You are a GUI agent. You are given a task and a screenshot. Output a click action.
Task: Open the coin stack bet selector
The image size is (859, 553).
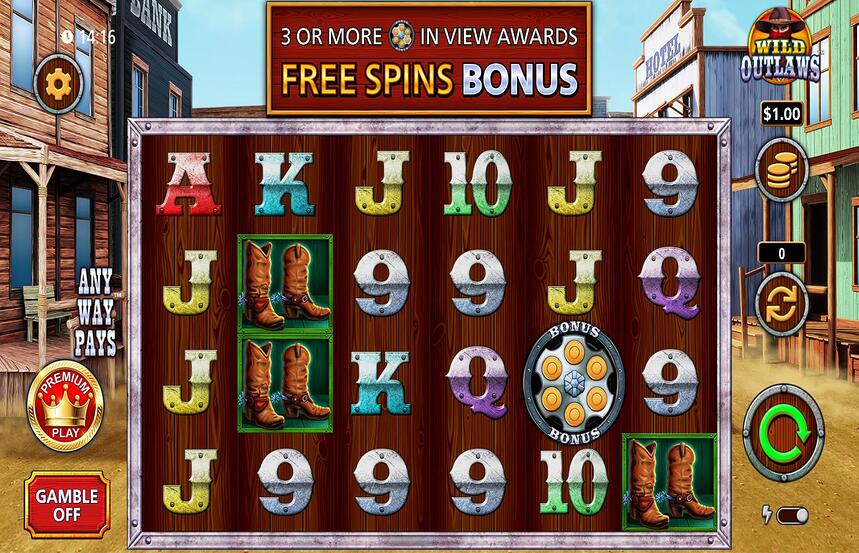(x=781, y=172)
